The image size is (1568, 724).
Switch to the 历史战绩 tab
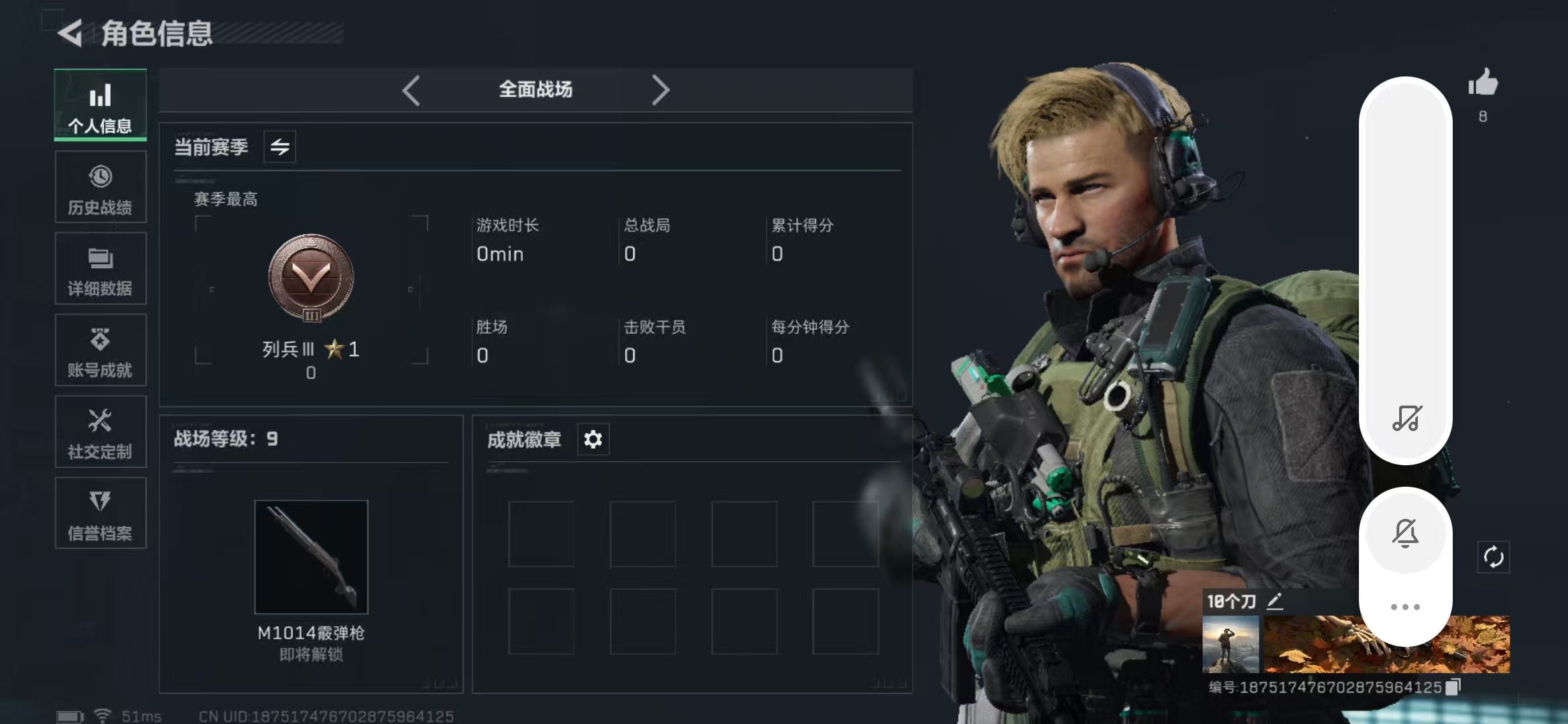click(101, 187)
